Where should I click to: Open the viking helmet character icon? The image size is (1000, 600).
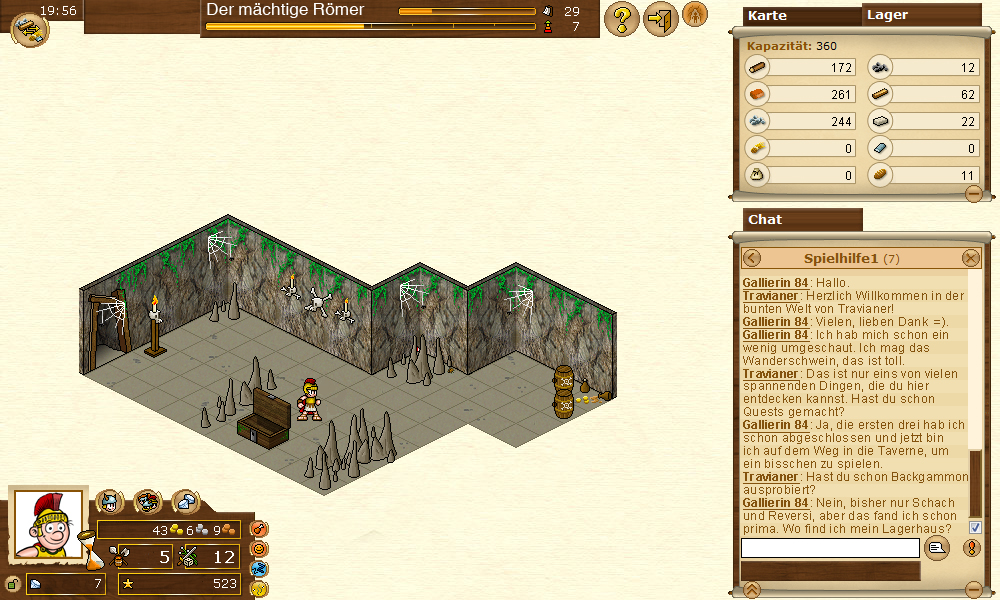point(109,501)
